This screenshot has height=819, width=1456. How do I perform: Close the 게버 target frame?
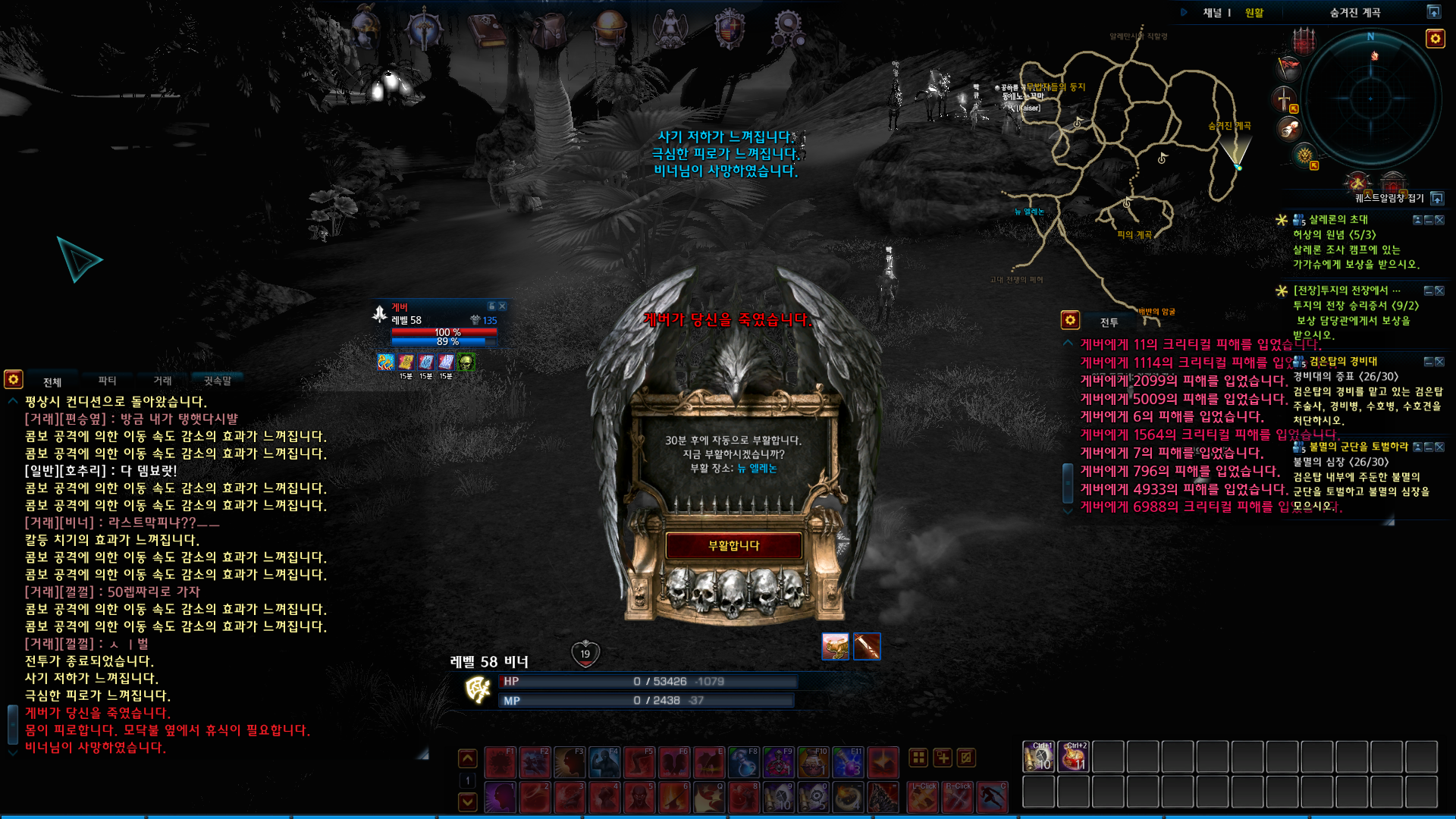[502, 306]
